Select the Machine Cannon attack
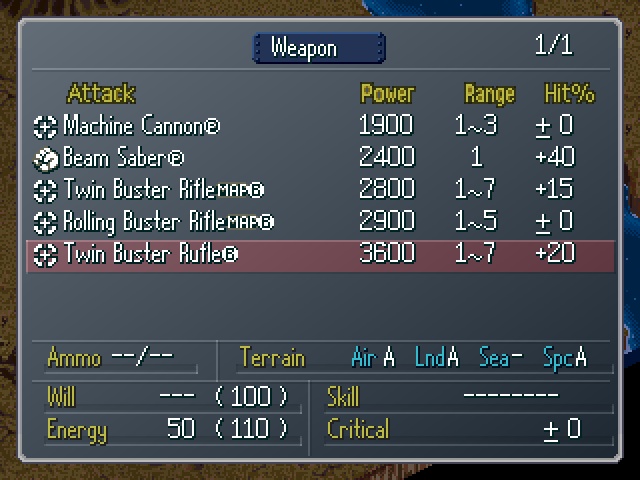 point(141,126)
